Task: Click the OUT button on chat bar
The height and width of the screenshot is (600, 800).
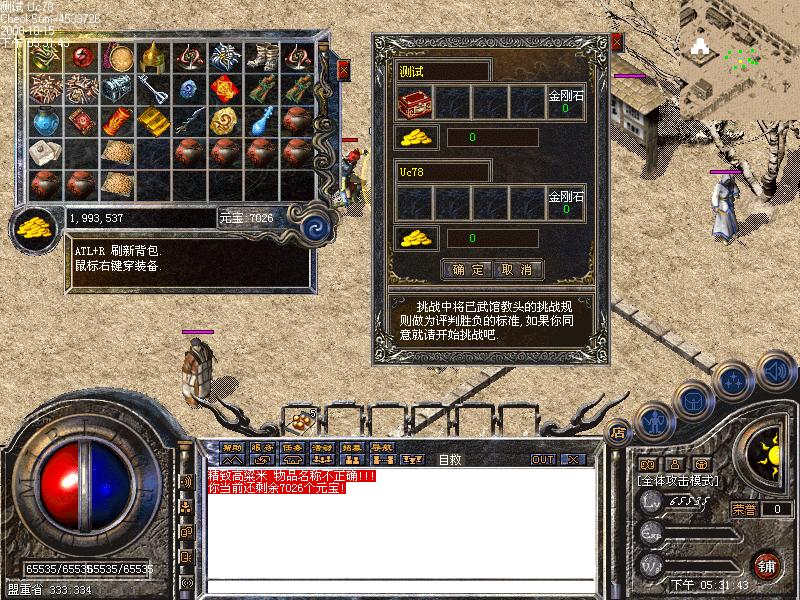Action: coord(543,459)
